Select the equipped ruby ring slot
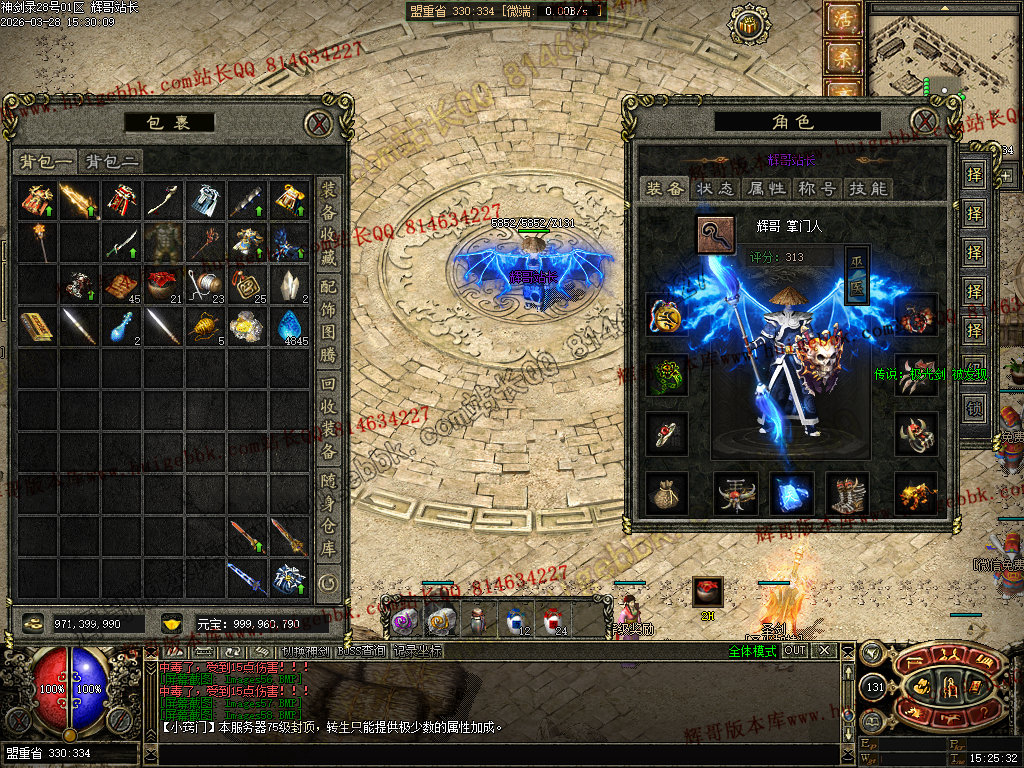This screenshot has height=768, width=1024. click(666, 432)
